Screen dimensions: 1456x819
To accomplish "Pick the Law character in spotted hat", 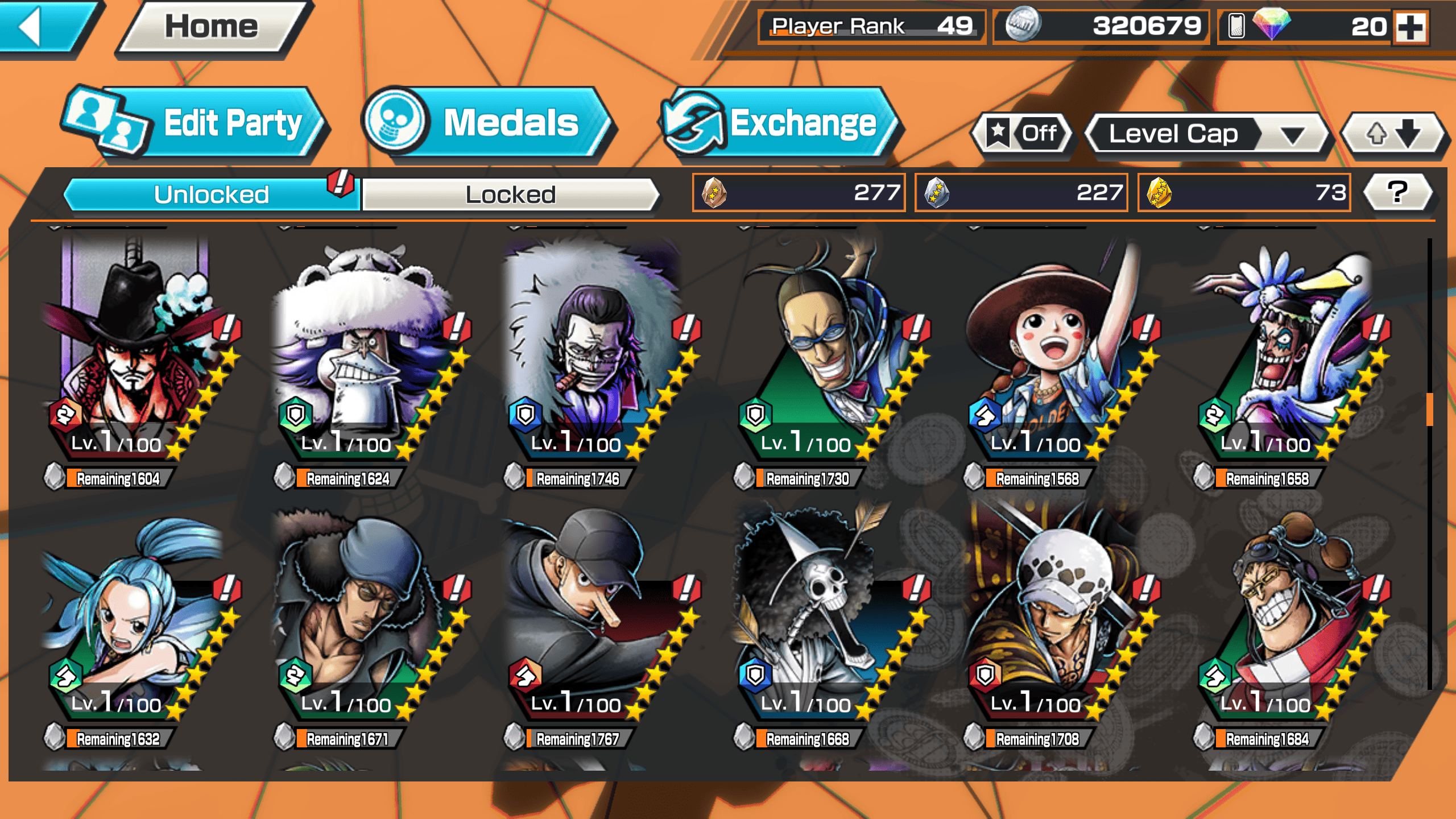I will point(1052,614).
